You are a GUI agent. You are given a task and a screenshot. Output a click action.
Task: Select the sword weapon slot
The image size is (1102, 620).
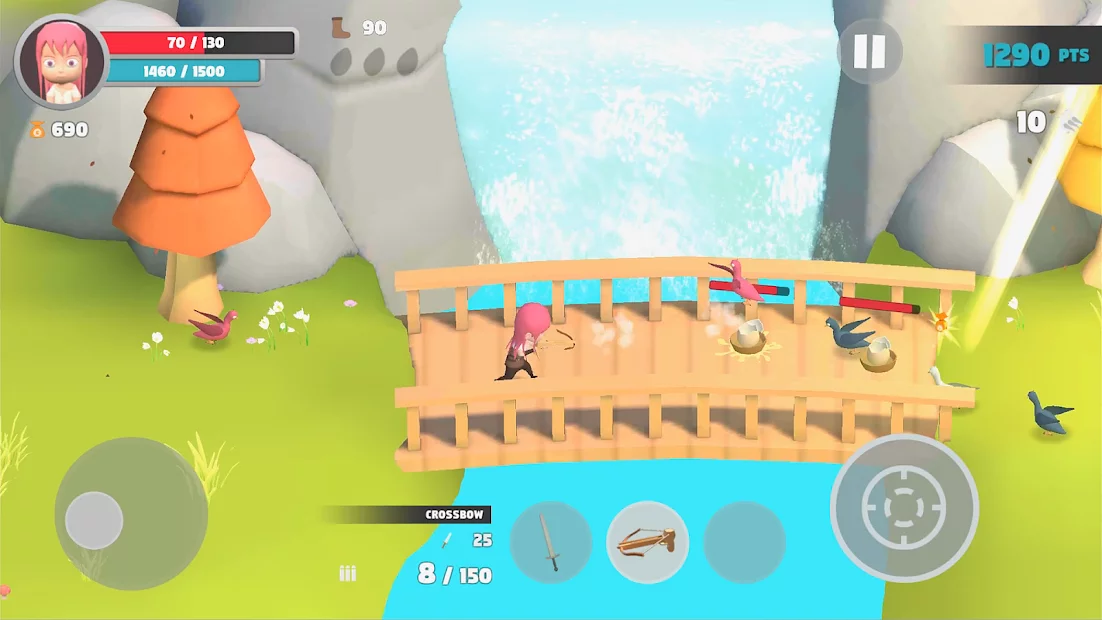551,543
